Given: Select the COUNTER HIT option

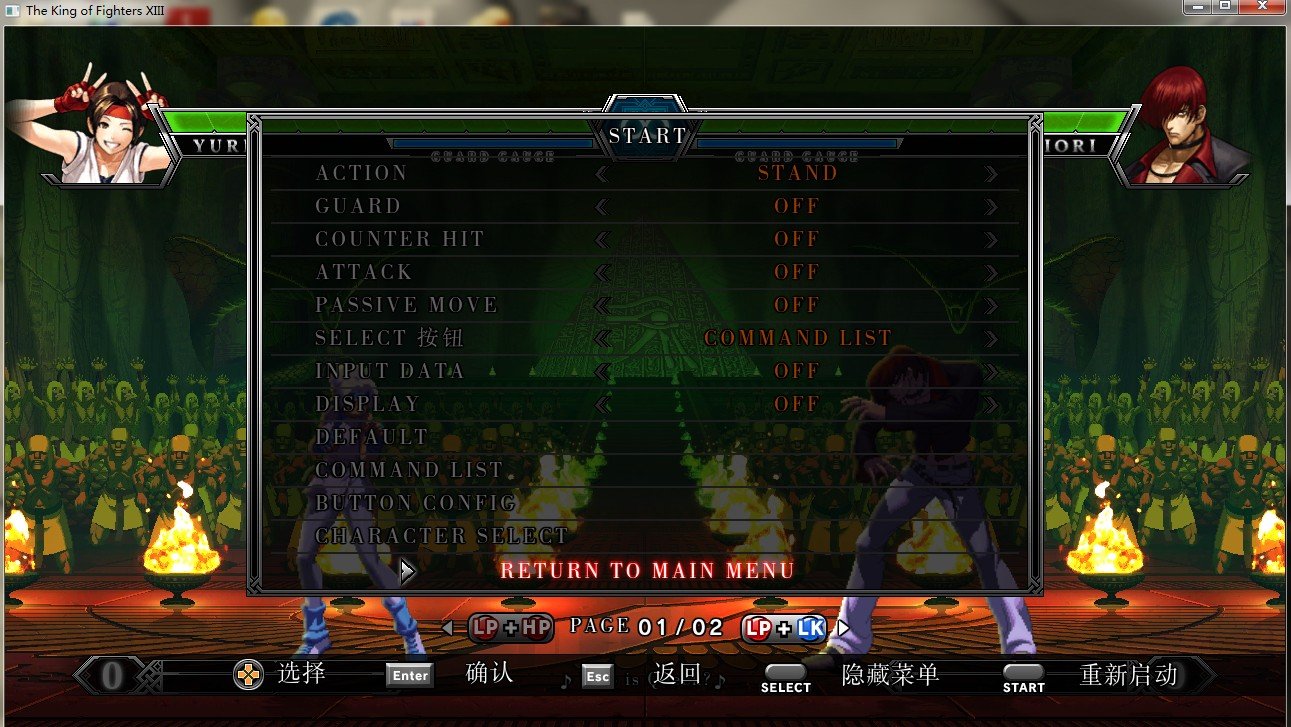Looking at the screenshot, I should point(400,239).
